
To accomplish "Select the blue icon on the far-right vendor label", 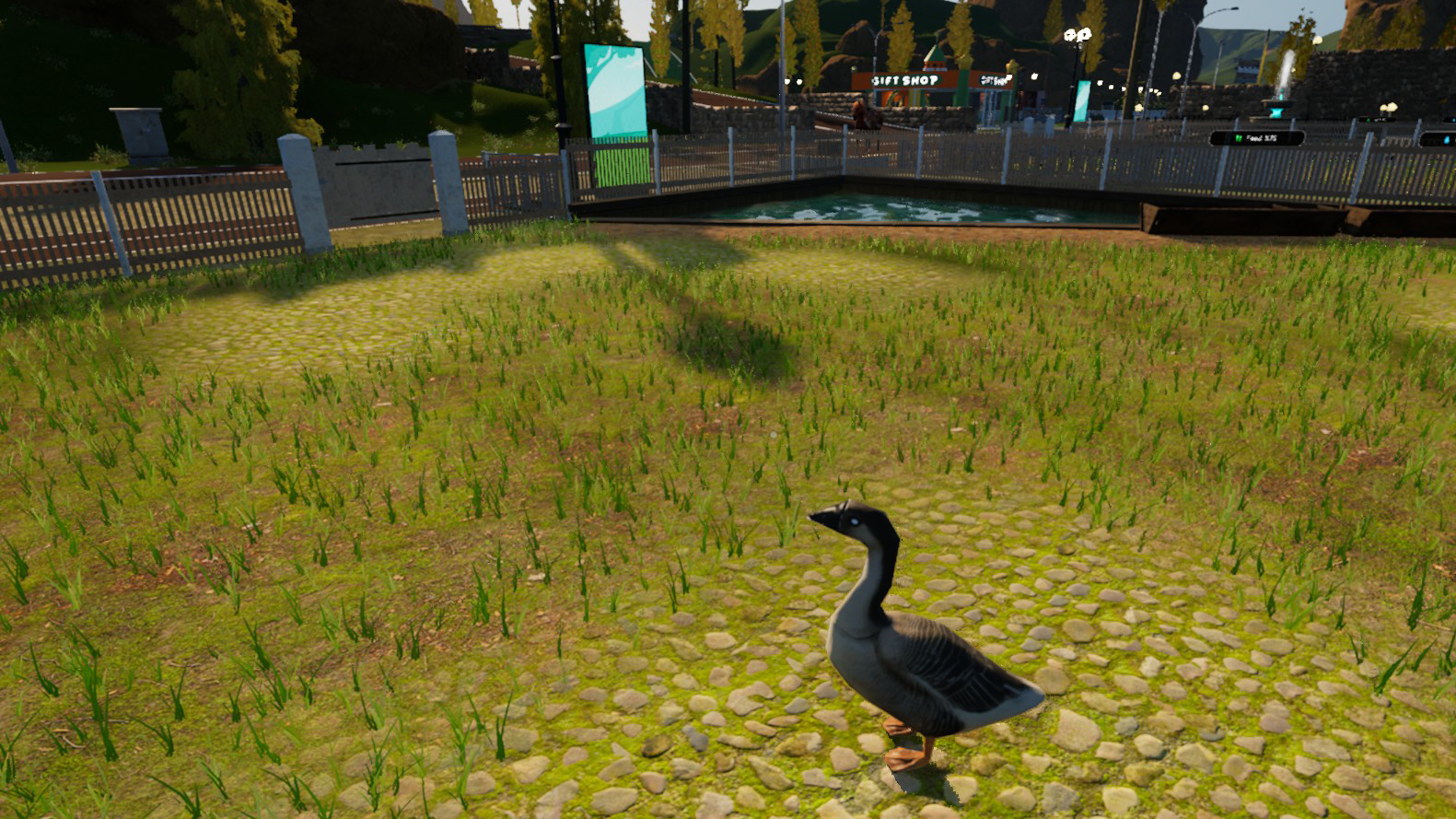I will pyautogui.click(x=1446, y=140).
